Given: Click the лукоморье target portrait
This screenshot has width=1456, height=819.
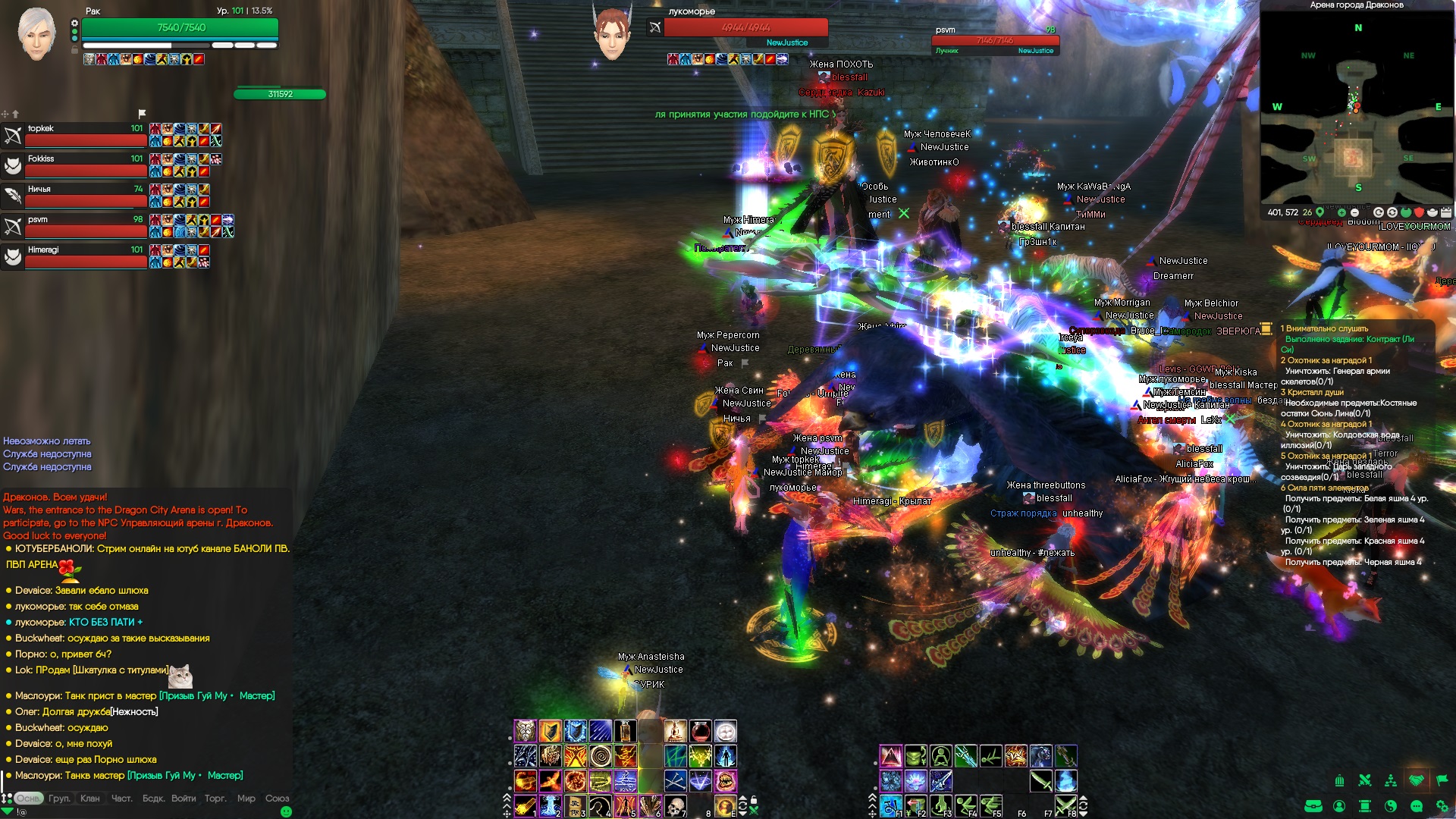Looking at the screenshot, I should click(613, 34).
